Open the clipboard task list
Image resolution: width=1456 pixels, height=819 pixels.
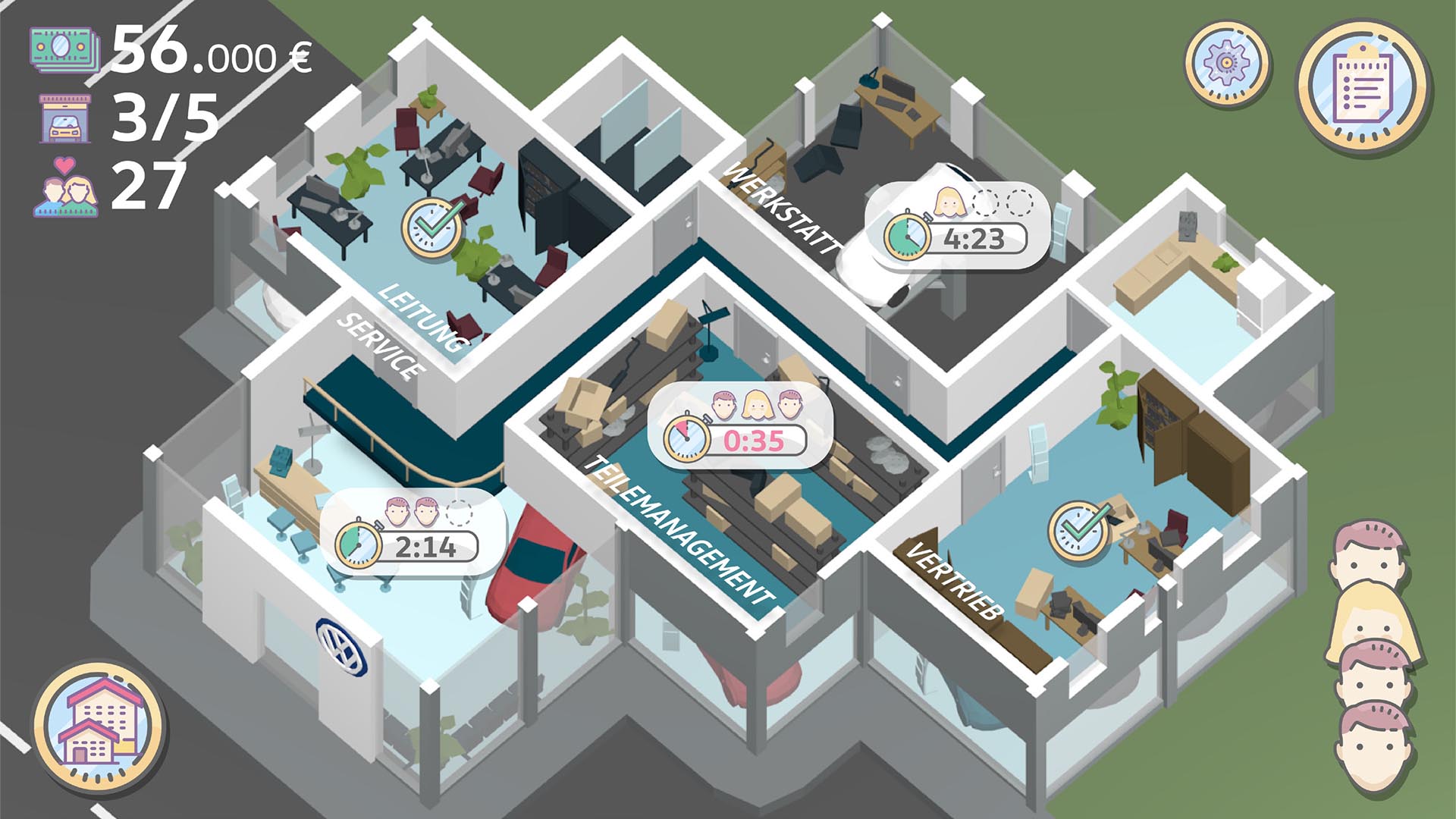(x=1363, y=88)
